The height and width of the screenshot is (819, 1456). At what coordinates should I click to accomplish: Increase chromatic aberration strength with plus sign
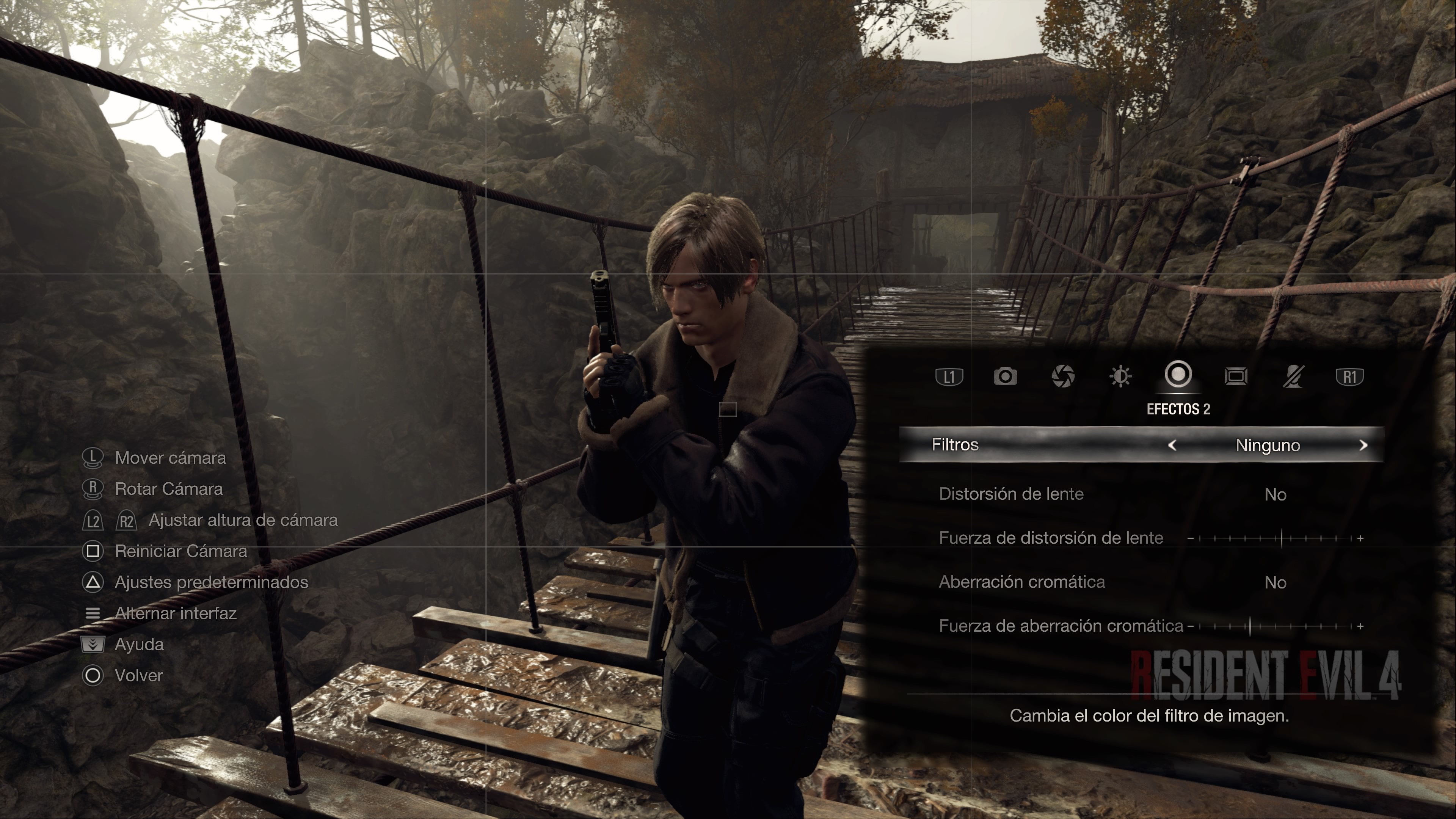(1360, 627)
